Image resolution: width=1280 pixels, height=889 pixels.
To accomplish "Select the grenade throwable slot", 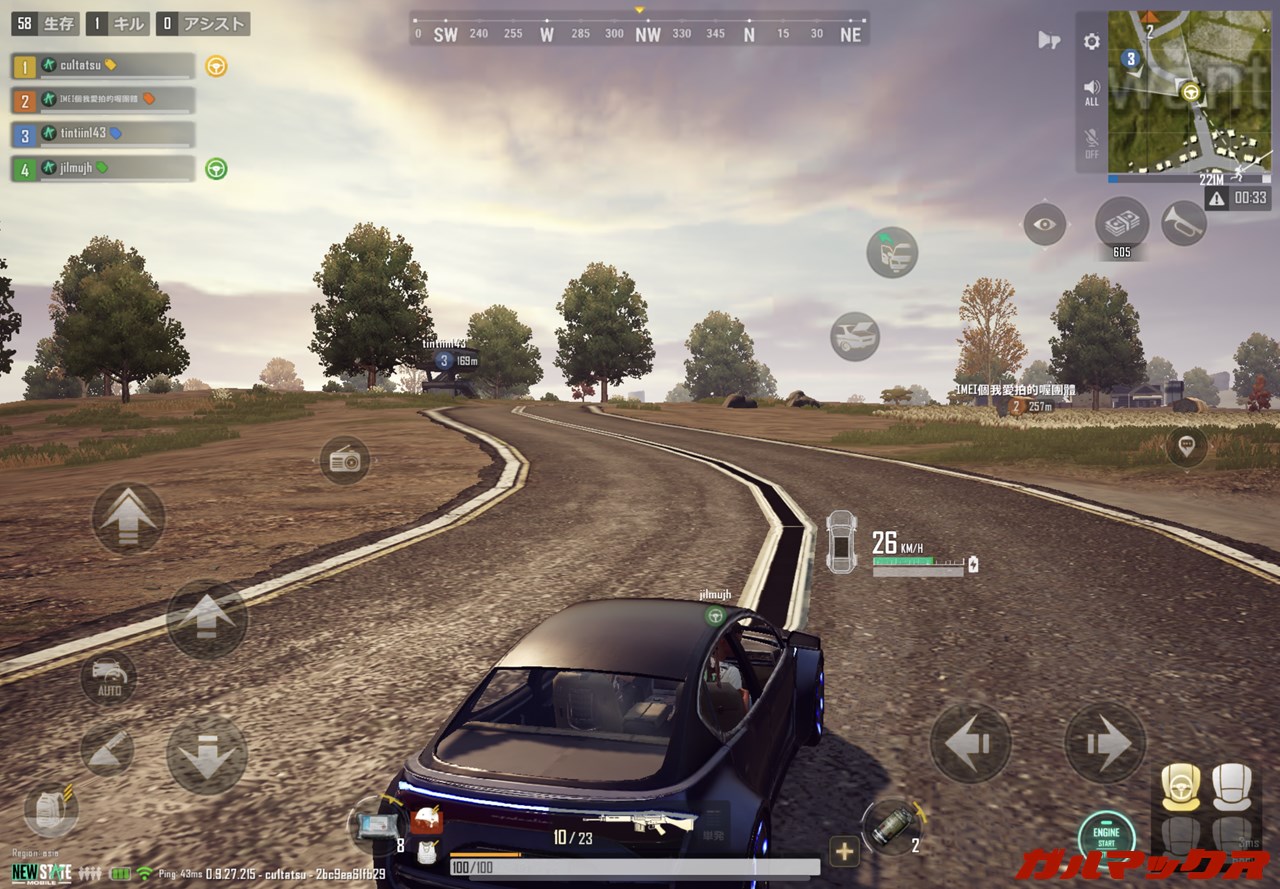I will coord(890,827).
